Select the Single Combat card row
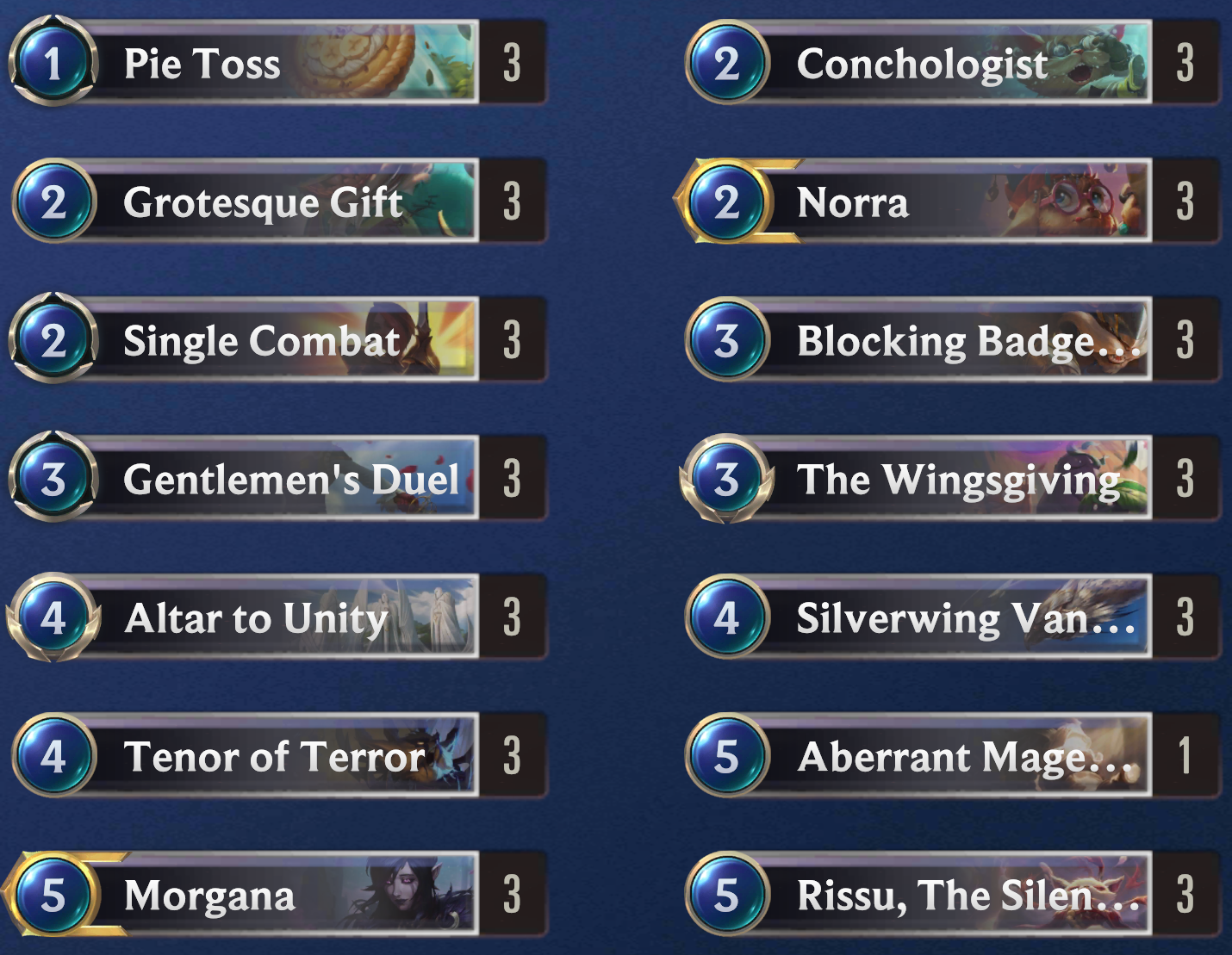 click(258, 340)
